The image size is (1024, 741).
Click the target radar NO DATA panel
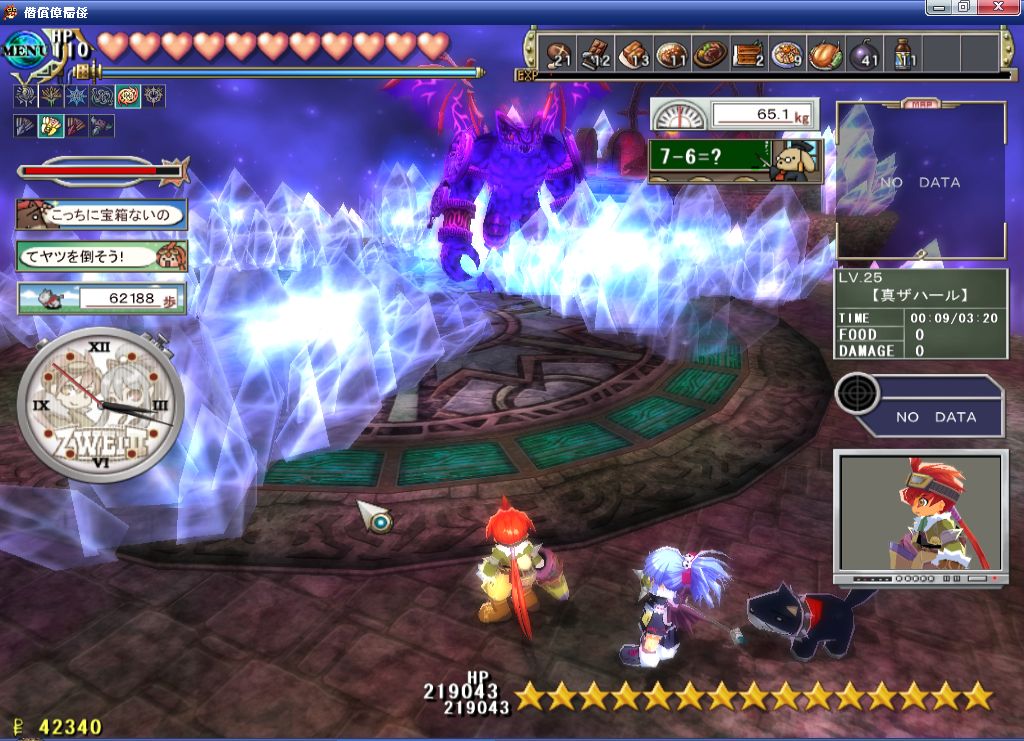coord(920,405)
